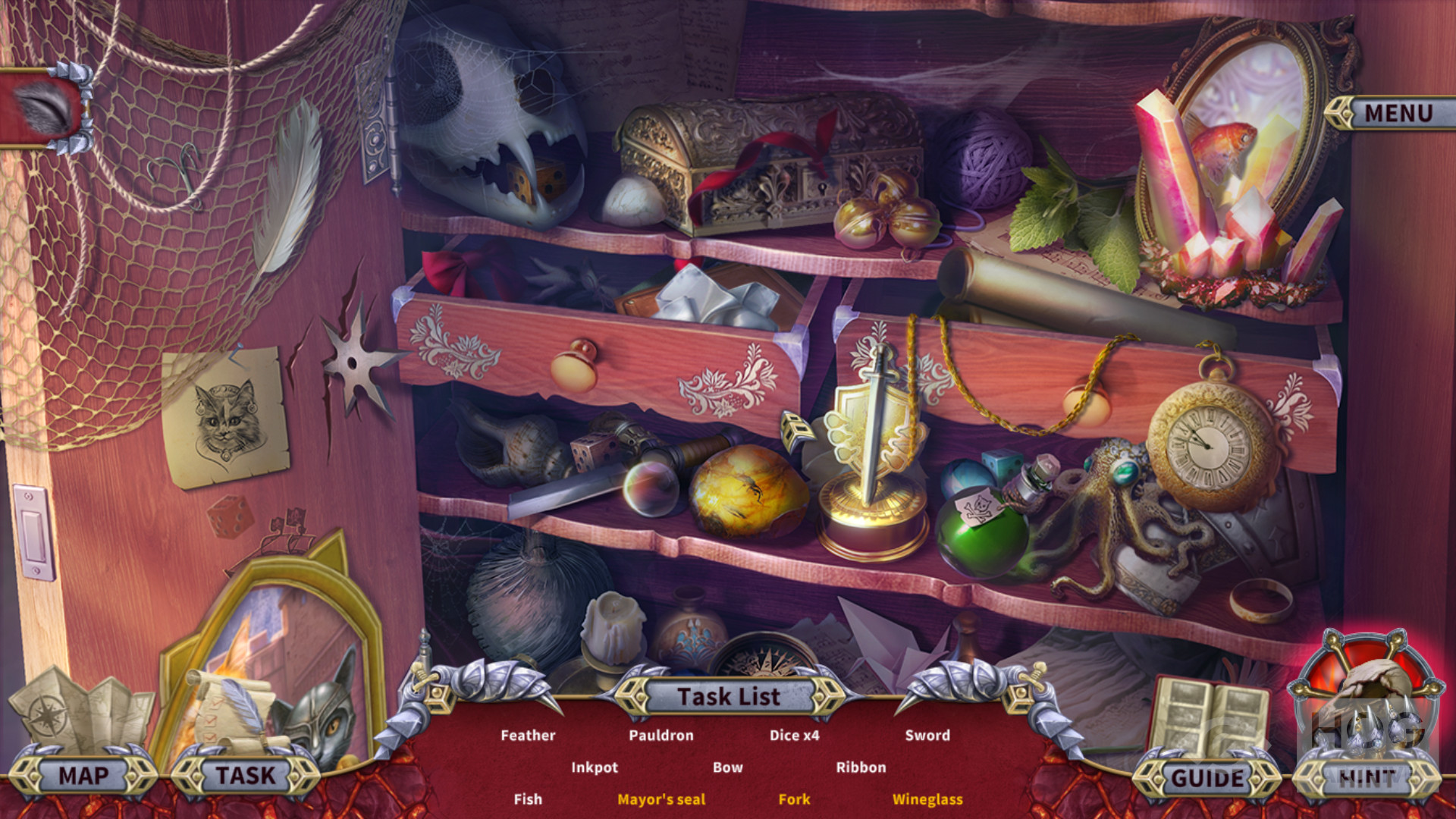Select the cat ear tab
The image size is (1456, 819).
(45, 108)
